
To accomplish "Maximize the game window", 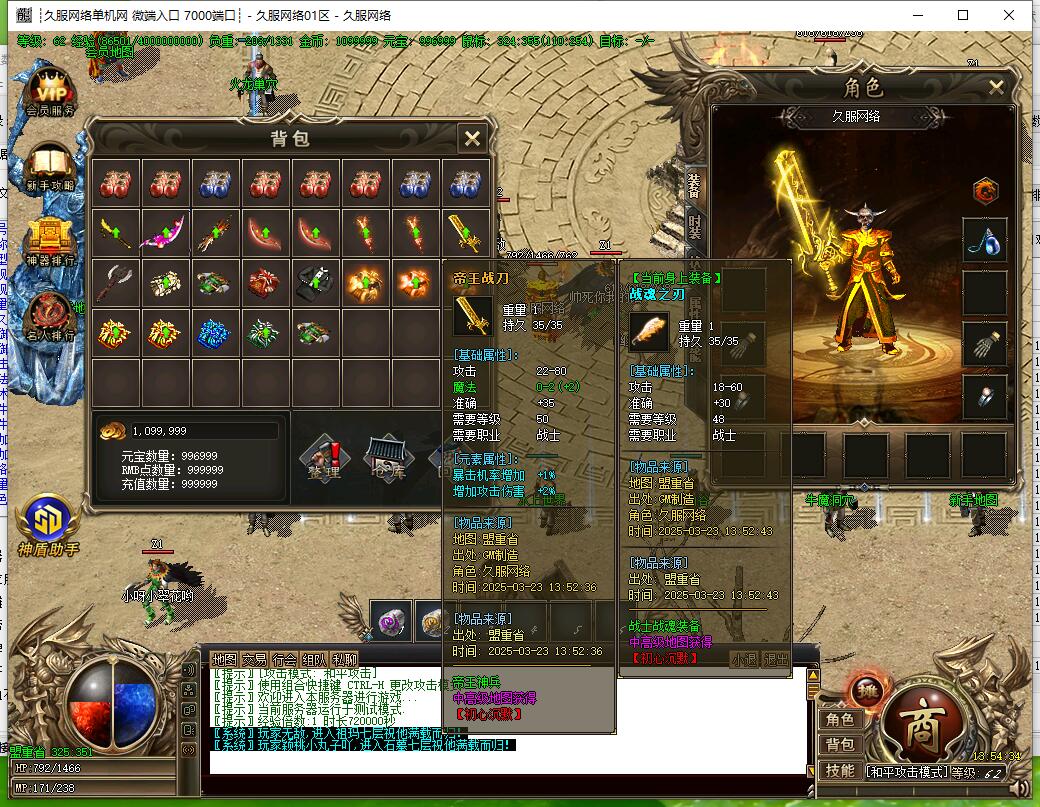I will point(963,15).
